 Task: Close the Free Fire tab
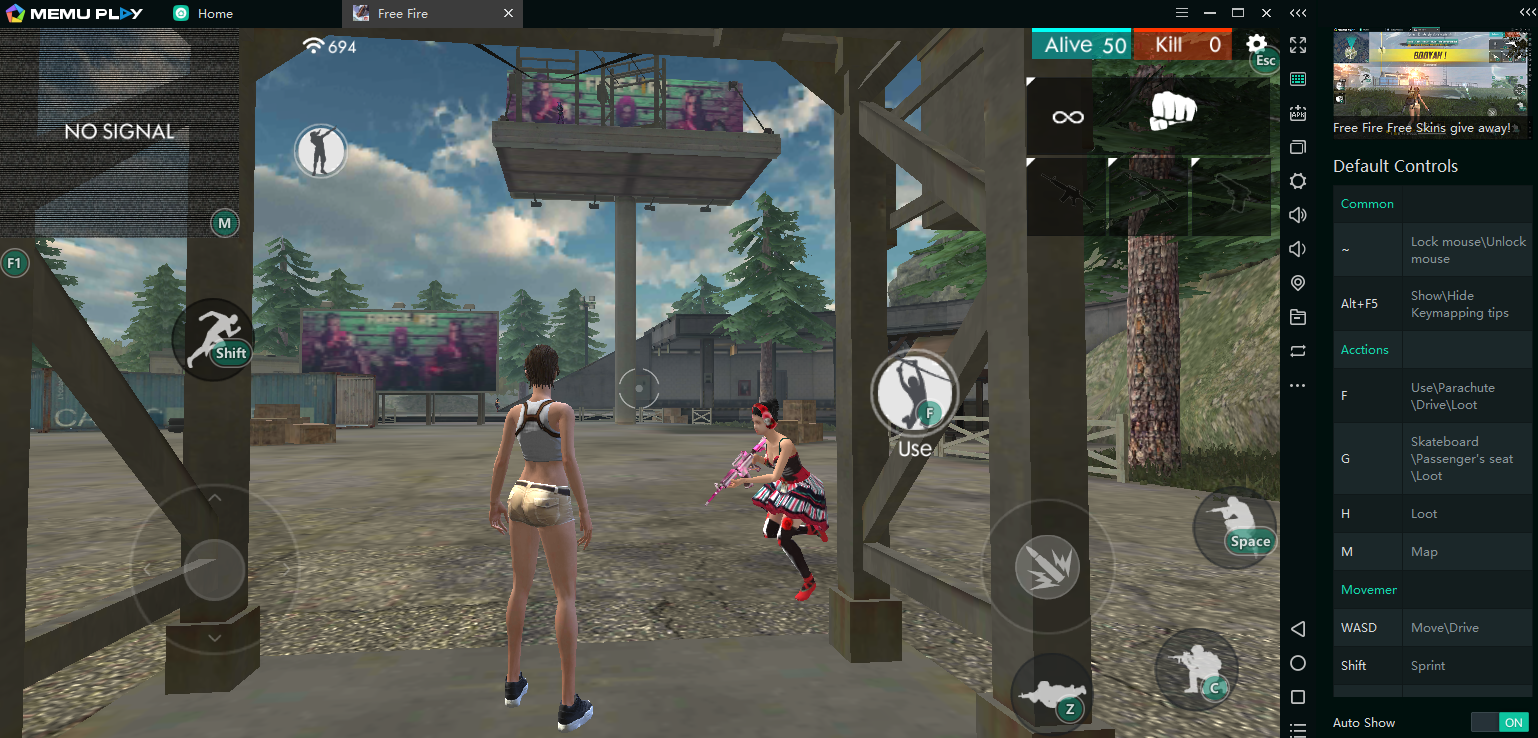coord(508,14)
